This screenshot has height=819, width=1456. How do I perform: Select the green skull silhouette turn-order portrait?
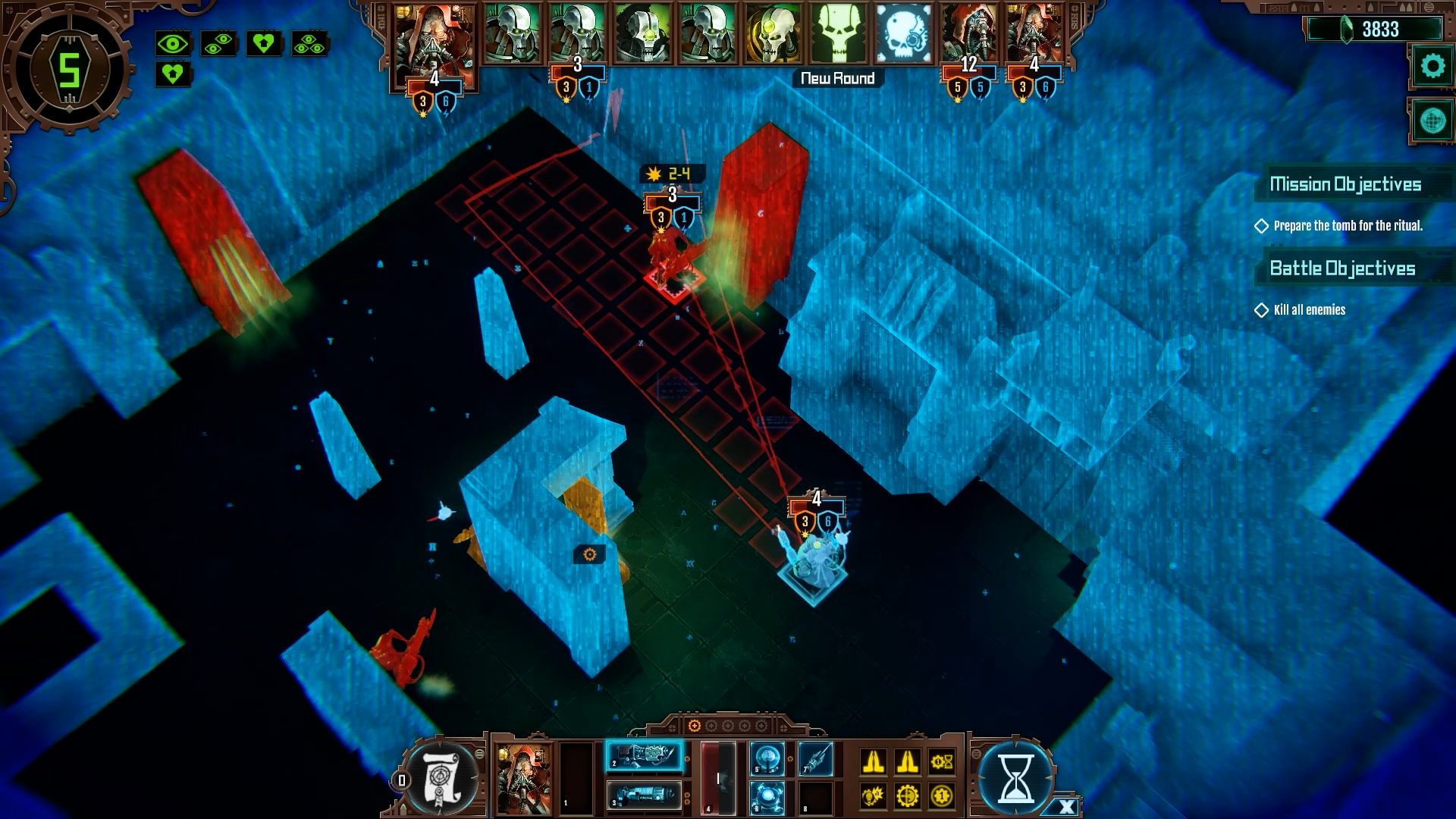click(838, 34)
